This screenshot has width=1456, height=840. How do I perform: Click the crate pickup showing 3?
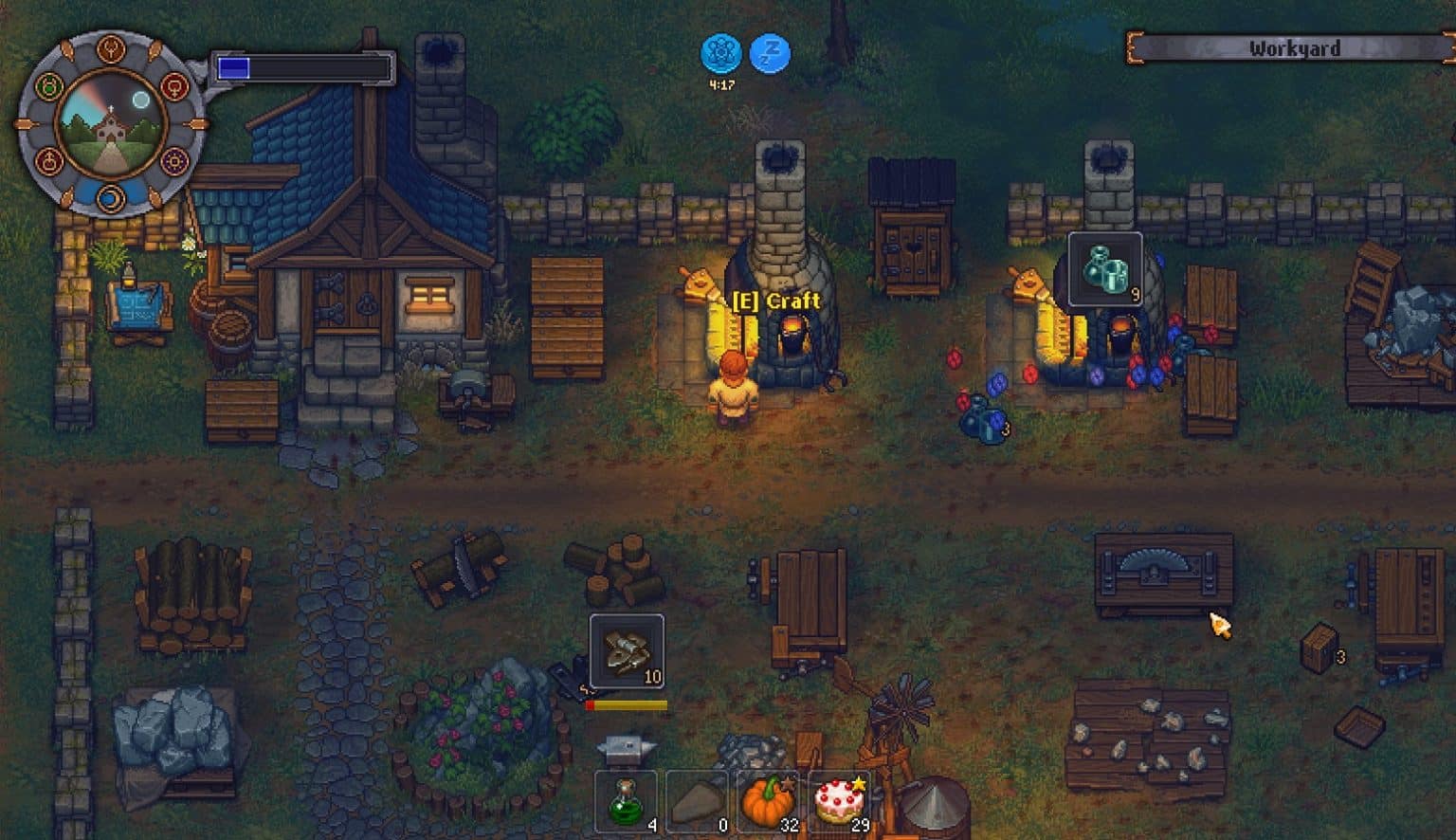point(1319,649)
